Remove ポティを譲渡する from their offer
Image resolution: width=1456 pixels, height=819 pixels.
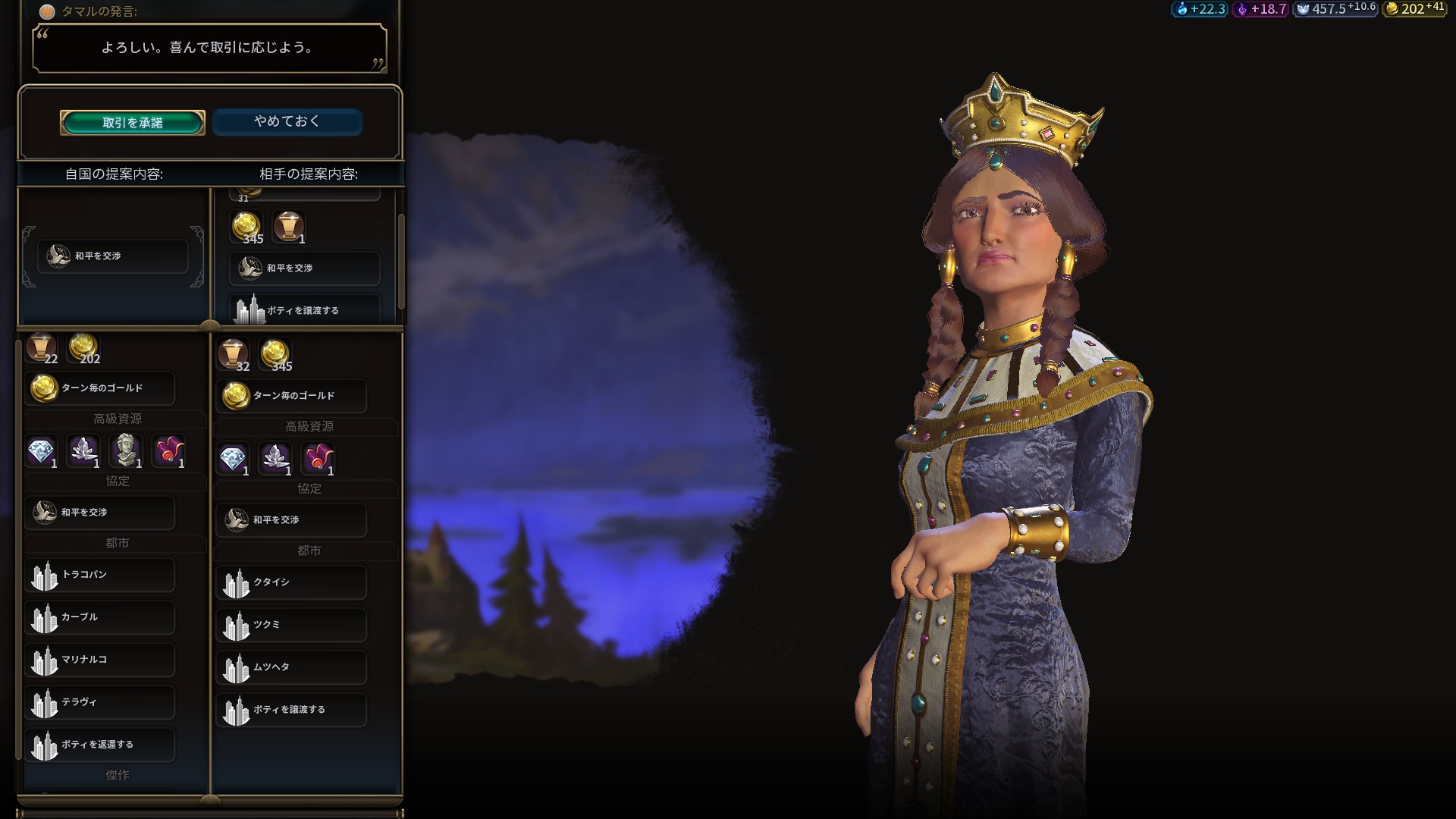click(304, 309)
